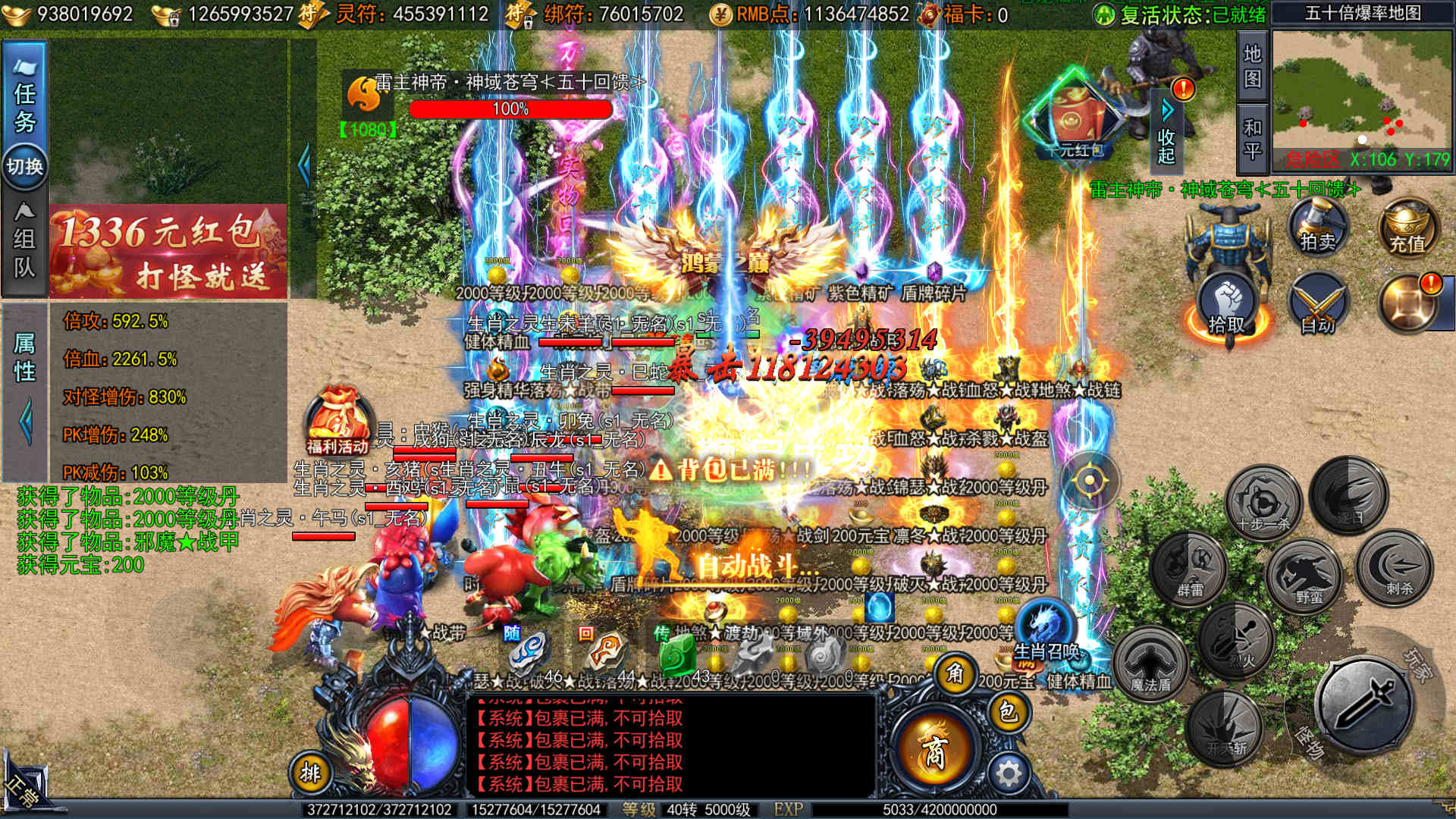The height and width of the screenshot is (819, 1456).
Task: Tap the 拾取 pickup button
Action: pos(1226,307)
